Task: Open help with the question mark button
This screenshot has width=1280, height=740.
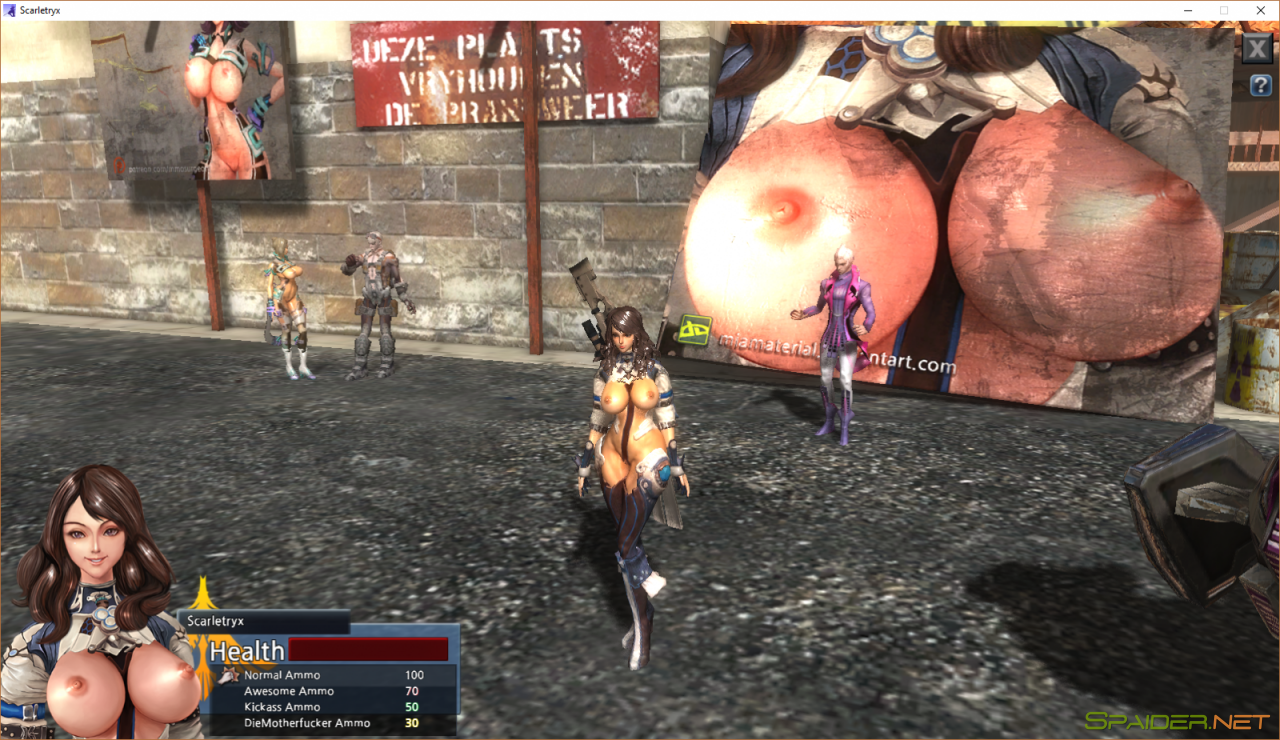Action: point(1260,86)
